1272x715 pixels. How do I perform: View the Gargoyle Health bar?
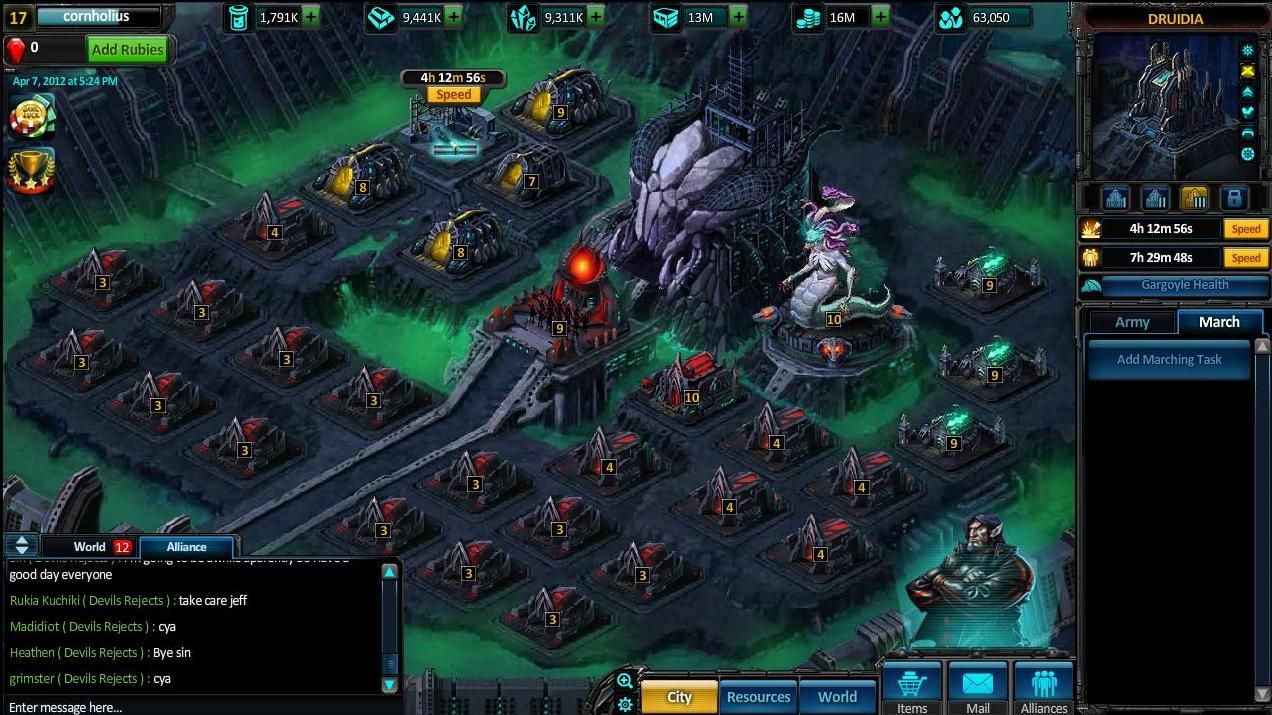pyautogui.click(x=1172, y=286)
